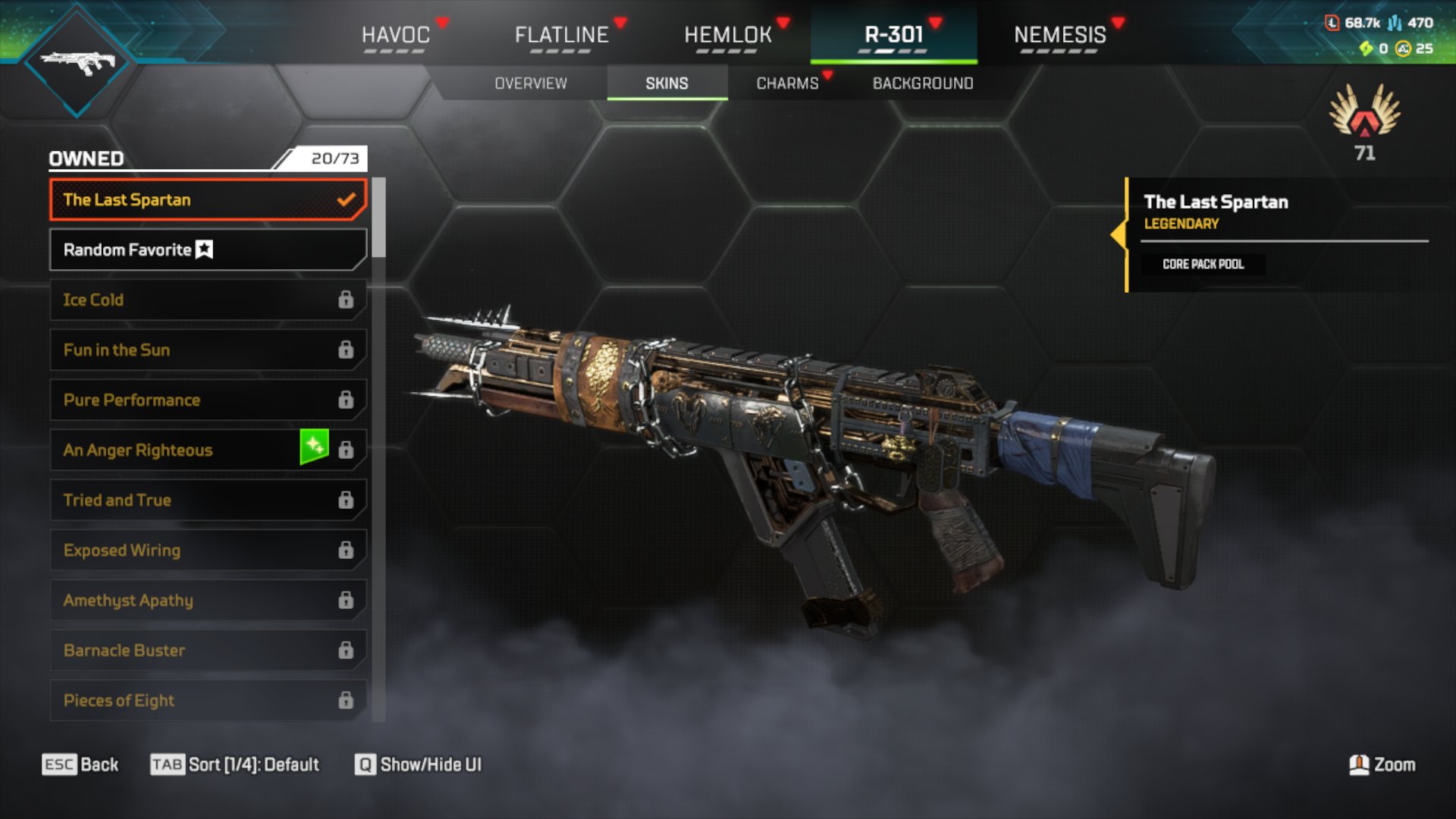Open the Overview sub-tab

(531, 83)
